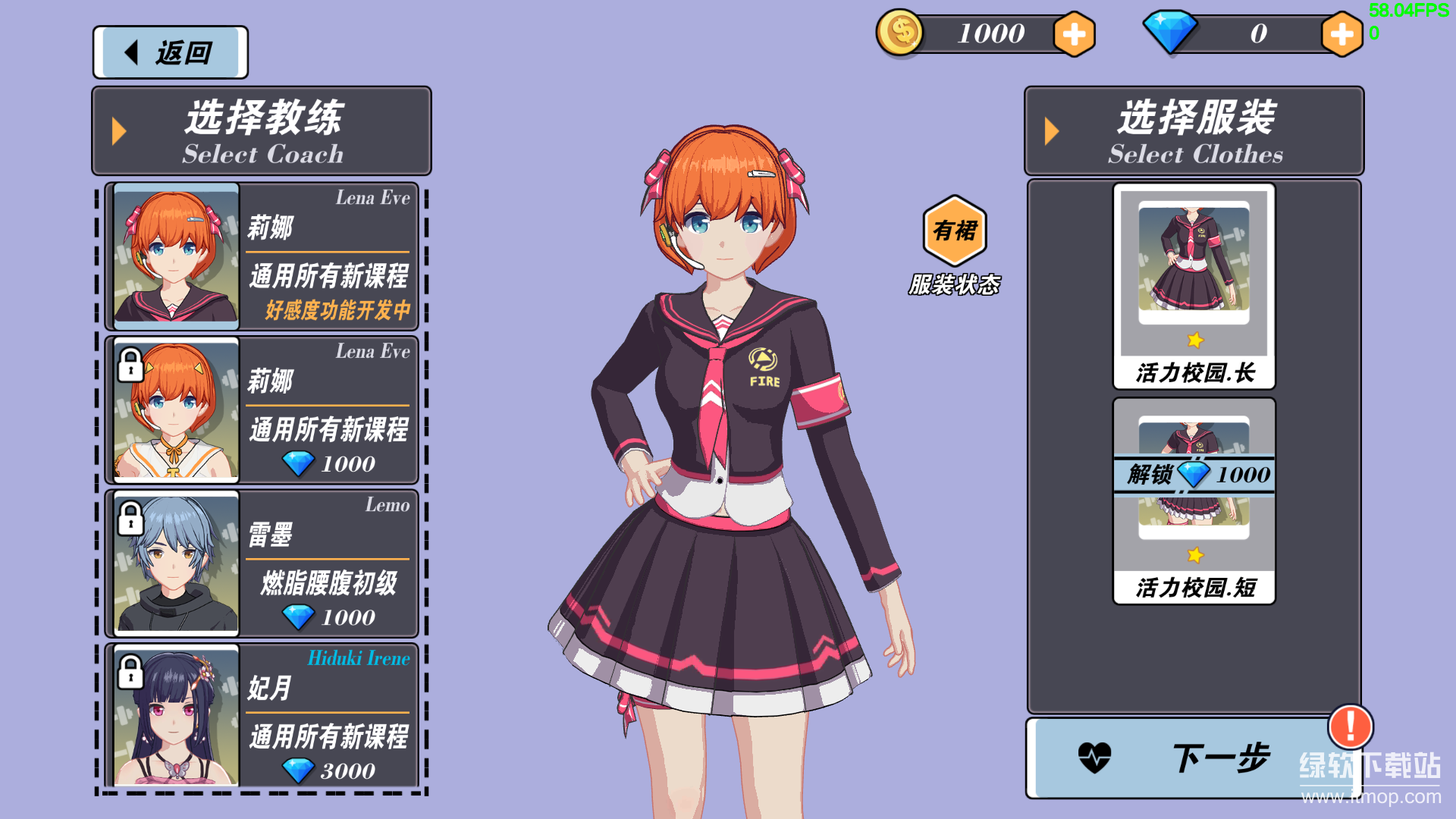Select the coach Lemo 雷墨

[x=262, y=563]
